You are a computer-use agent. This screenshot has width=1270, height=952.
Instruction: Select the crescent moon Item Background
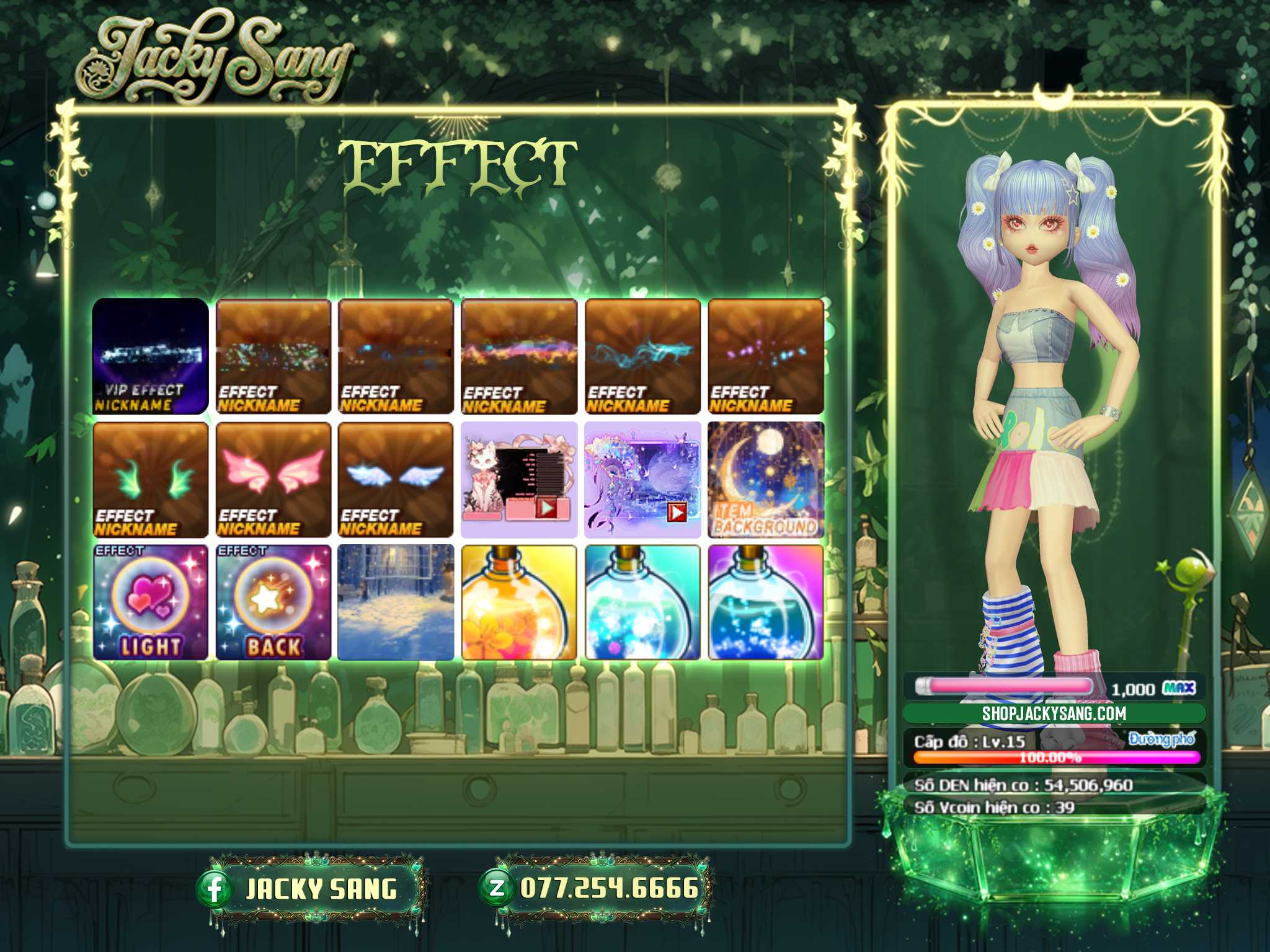[766, 480]
